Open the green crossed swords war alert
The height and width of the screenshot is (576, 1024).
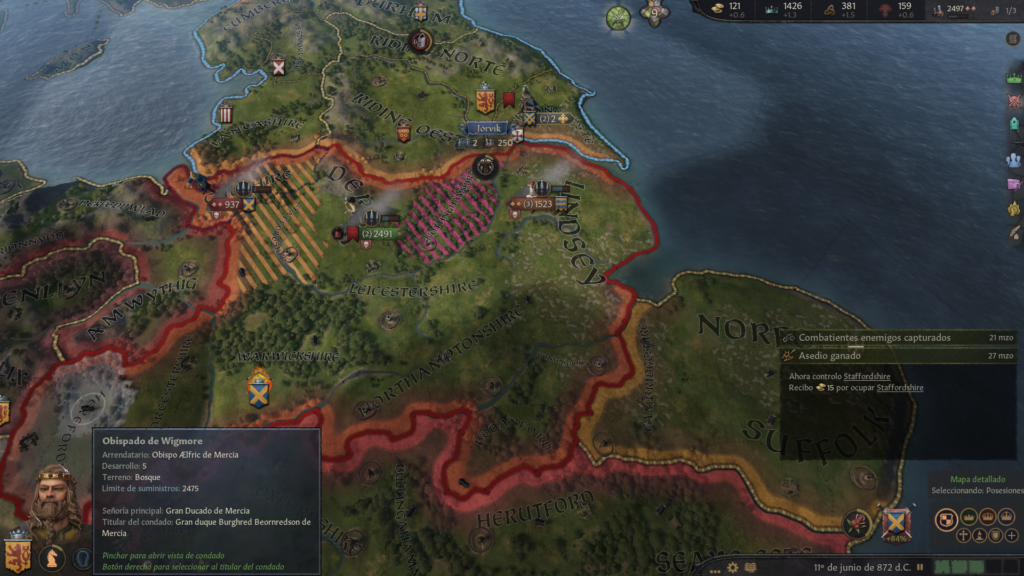(619, 18)
